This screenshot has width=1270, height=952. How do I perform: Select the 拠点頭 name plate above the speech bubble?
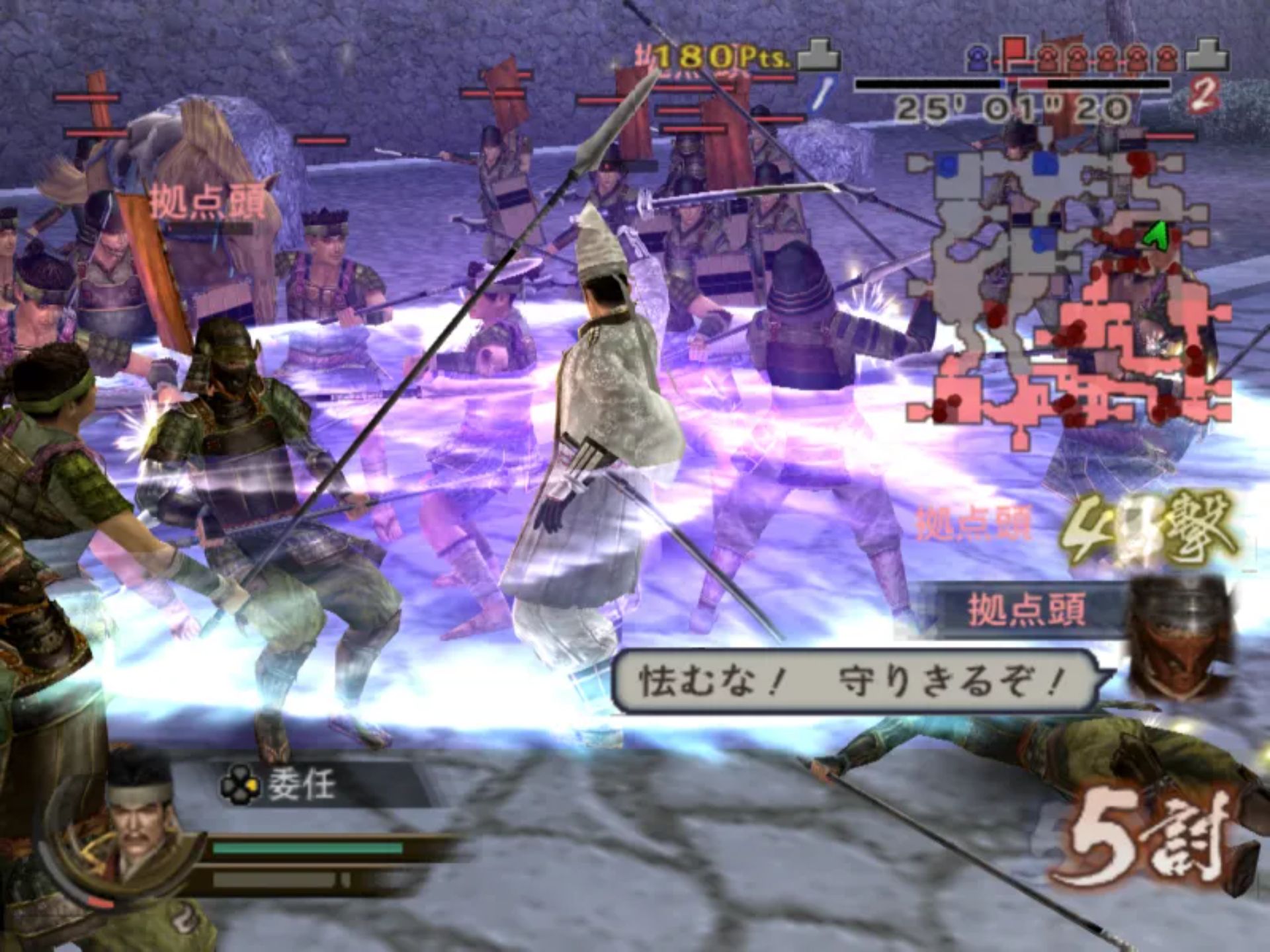point(1025,610)
